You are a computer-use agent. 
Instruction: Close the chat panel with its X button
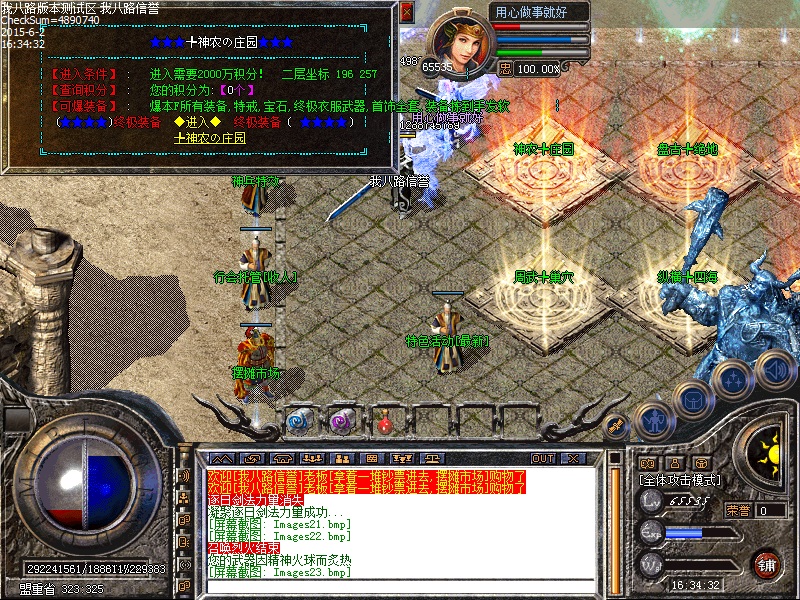click(x=572, y=458)
